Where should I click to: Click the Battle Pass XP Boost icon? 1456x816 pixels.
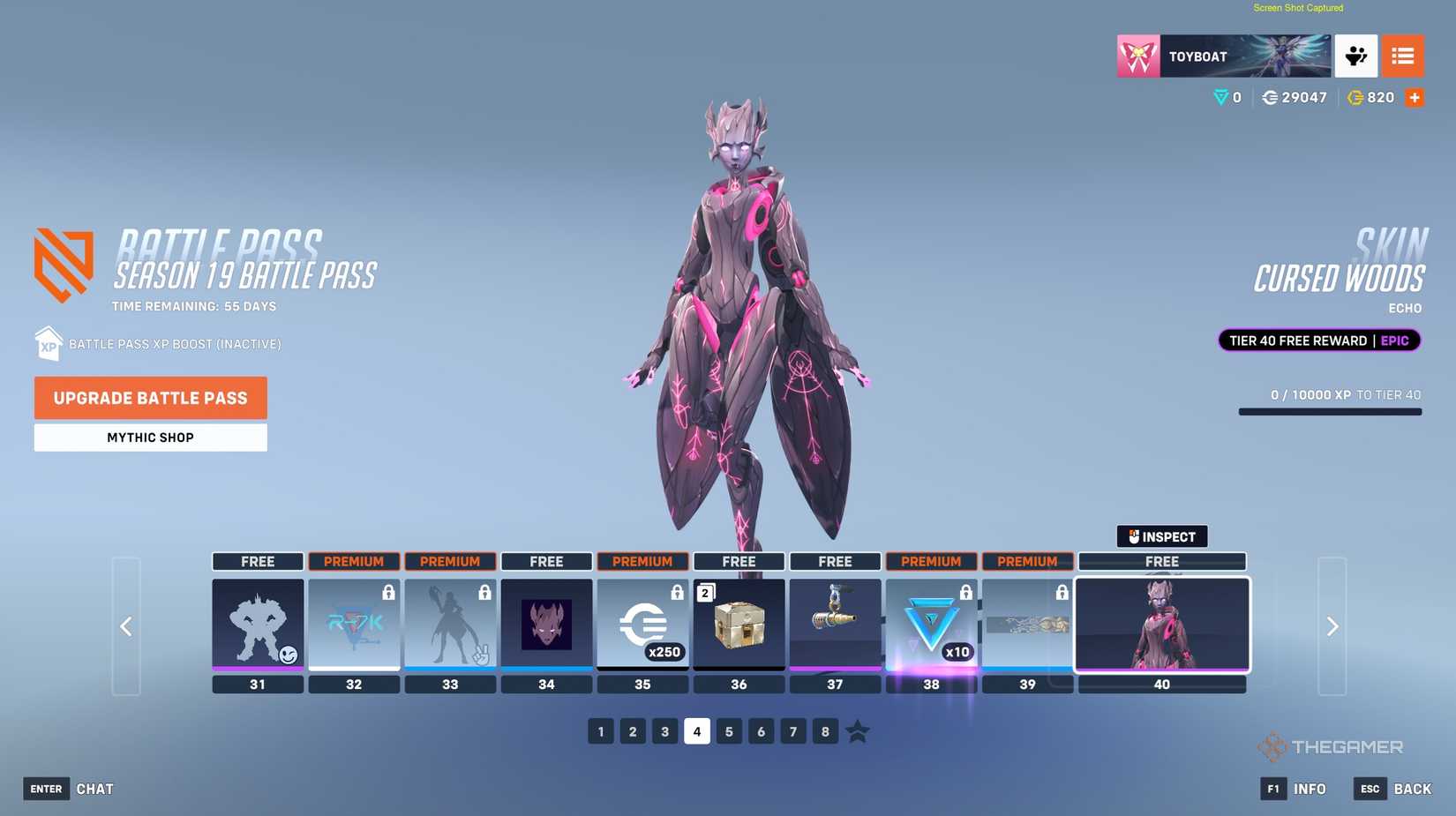49,343
